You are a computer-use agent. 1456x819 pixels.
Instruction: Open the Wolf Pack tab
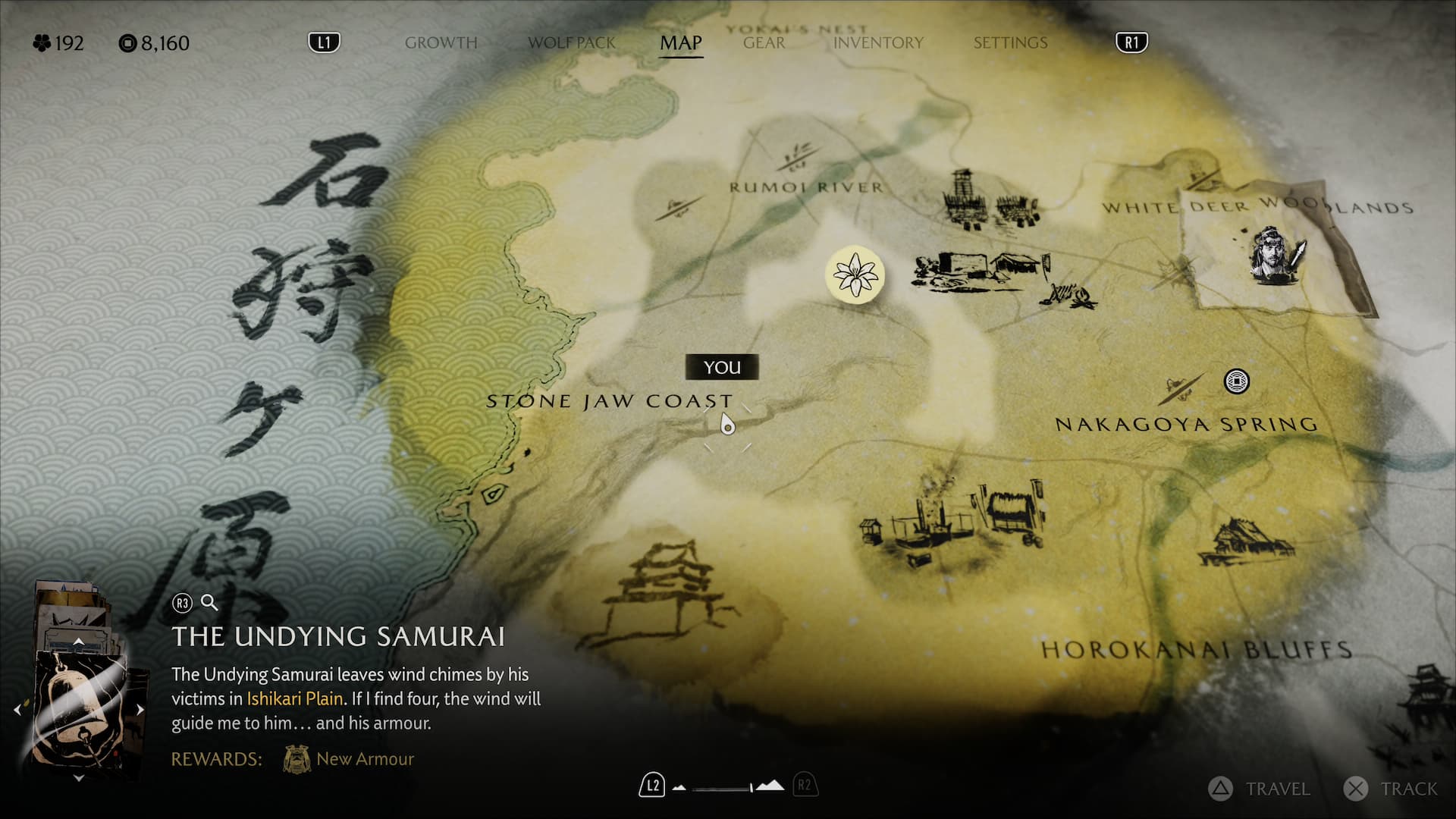pos(572,43)
